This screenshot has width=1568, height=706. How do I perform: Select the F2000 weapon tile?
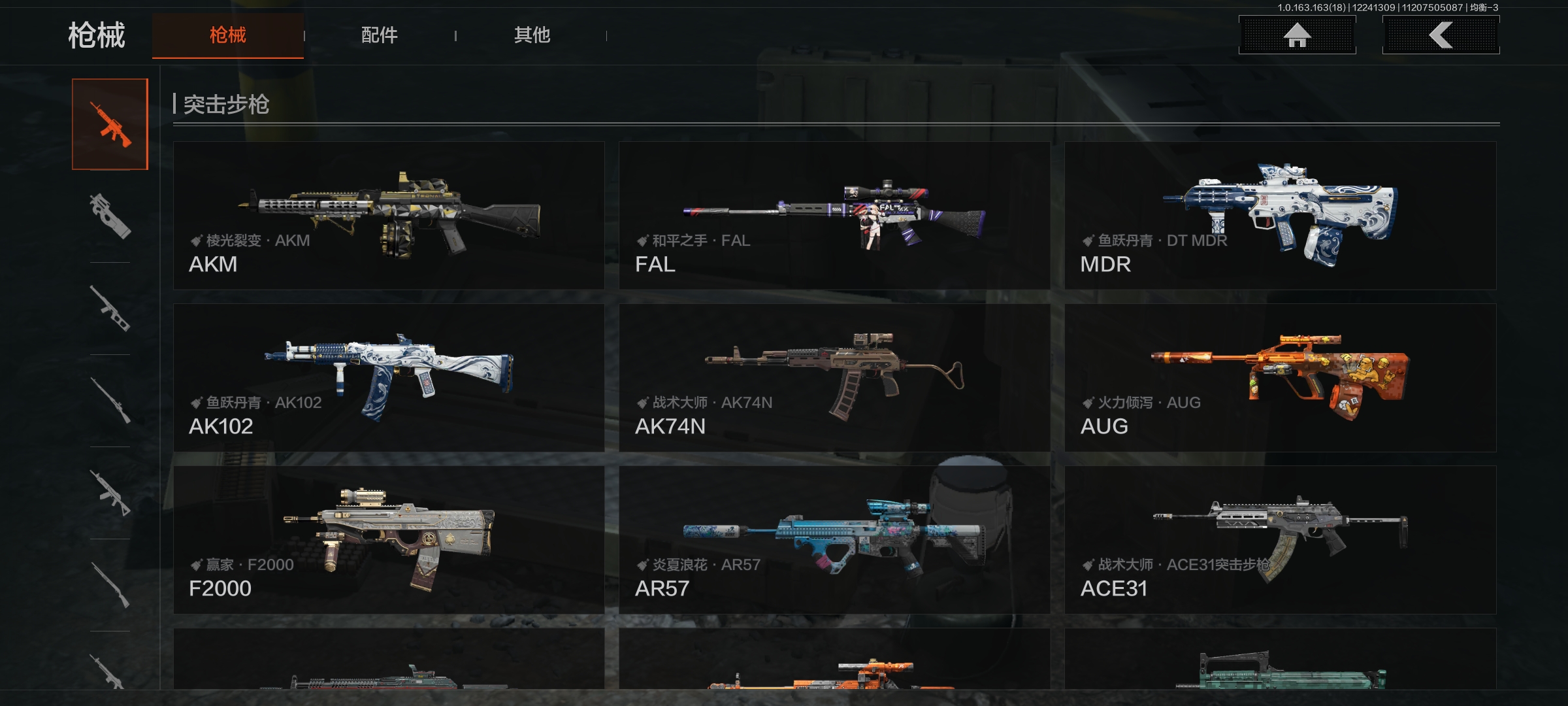point(389,540)
